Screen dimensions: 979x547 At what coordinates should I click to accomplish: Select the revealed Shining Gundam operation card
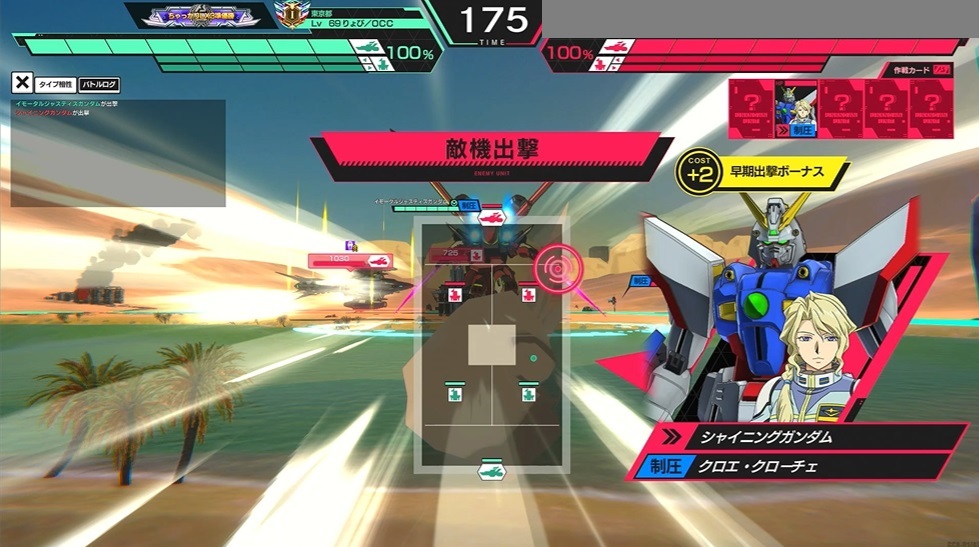796,108
